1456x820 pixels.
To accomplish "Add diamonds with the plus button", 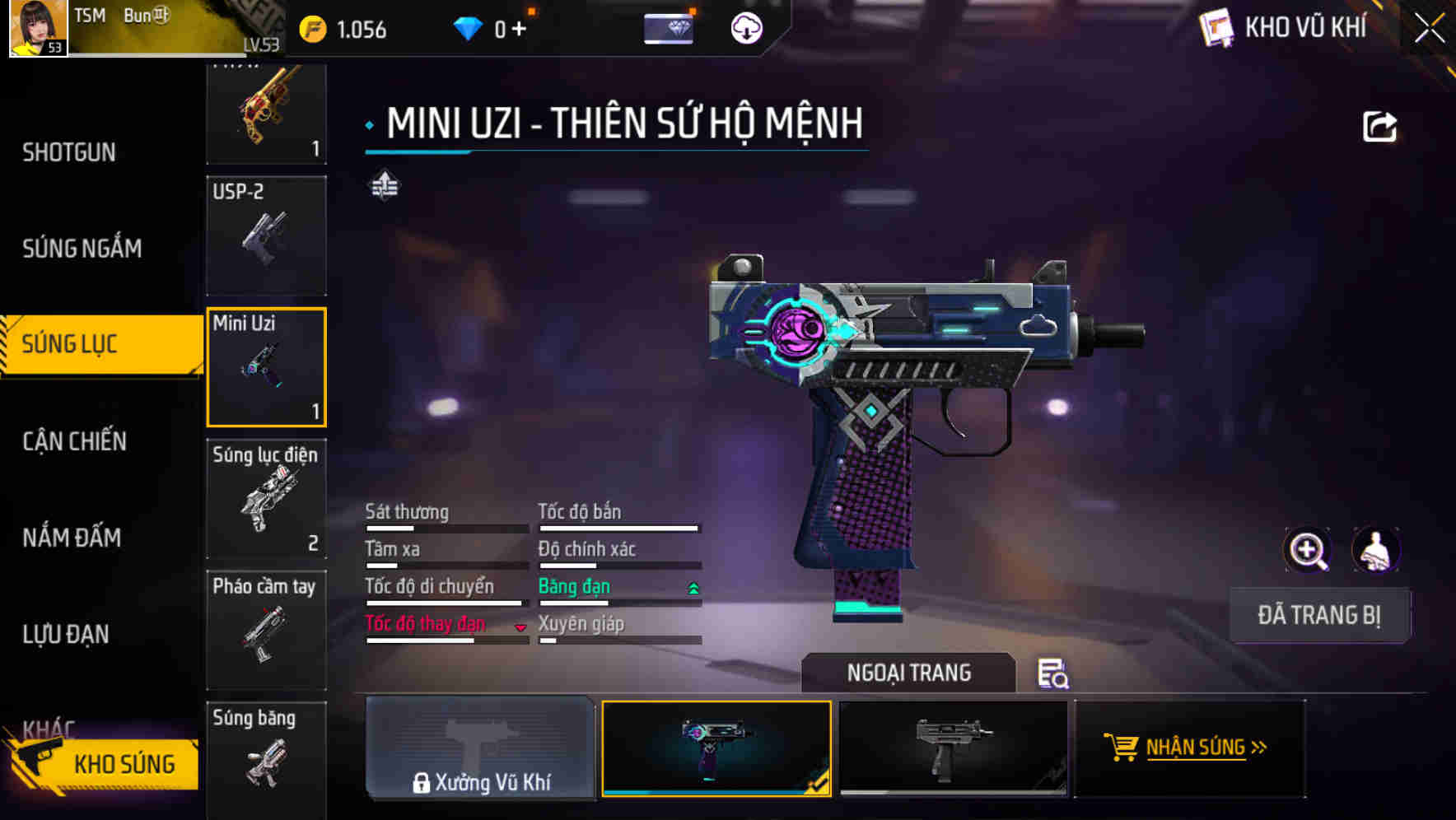I will click(x=519, y=30).
